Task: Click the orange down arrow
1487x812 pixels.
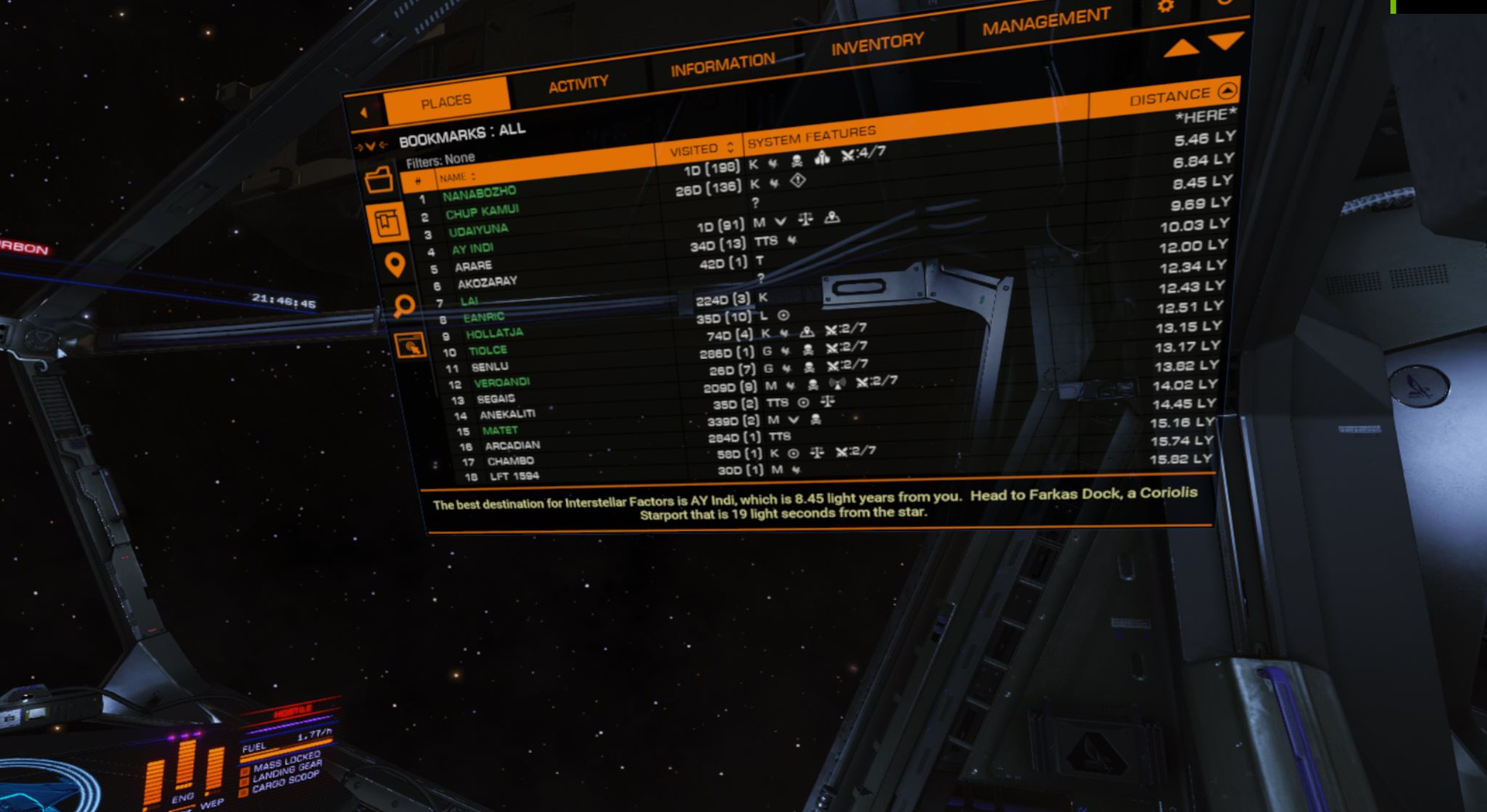Action: click(x=1226, y=39)
